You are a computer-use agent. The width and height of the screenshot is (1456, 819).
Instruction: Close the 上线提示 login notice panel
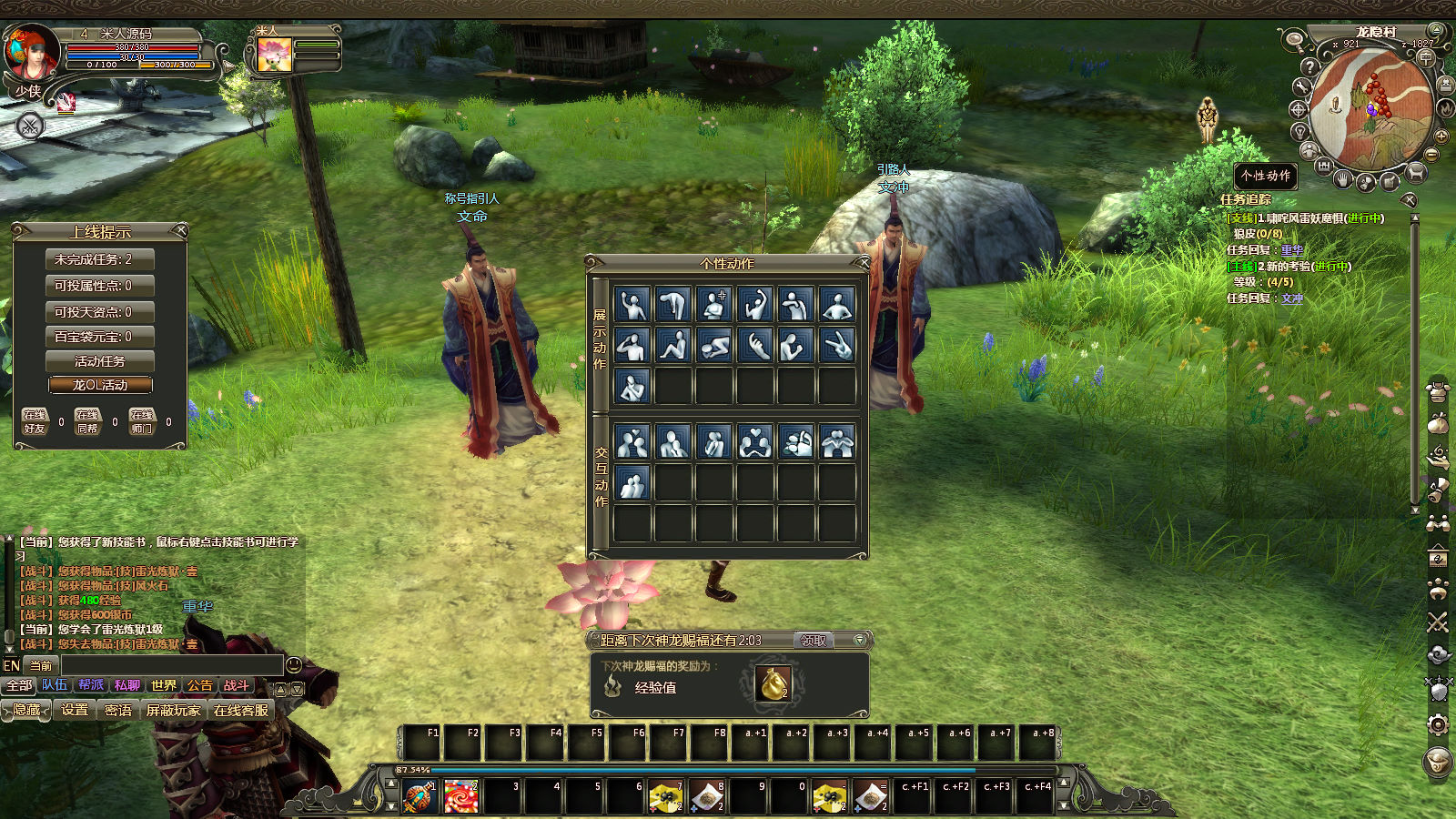[x=180, y=230]
